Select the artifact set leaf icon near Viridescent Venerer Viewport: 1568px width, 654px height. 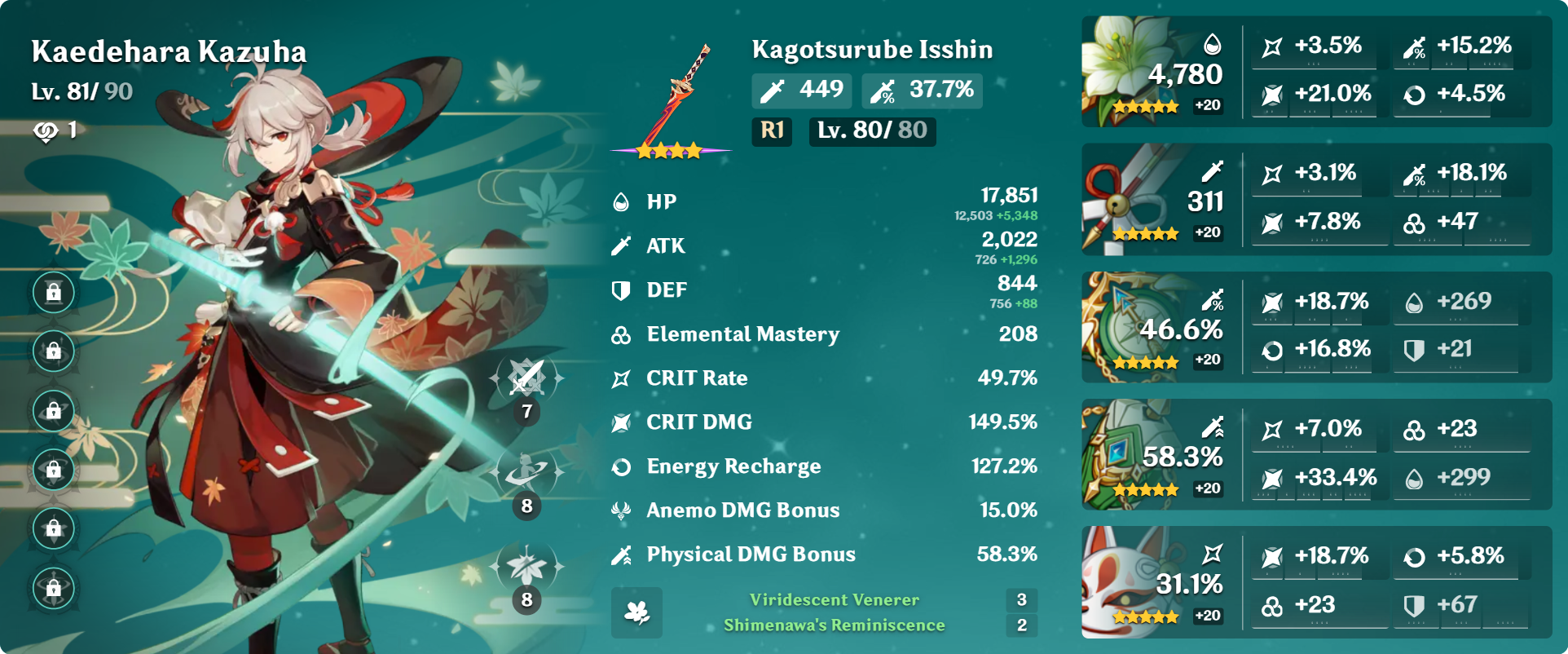[x=637, y=613]
